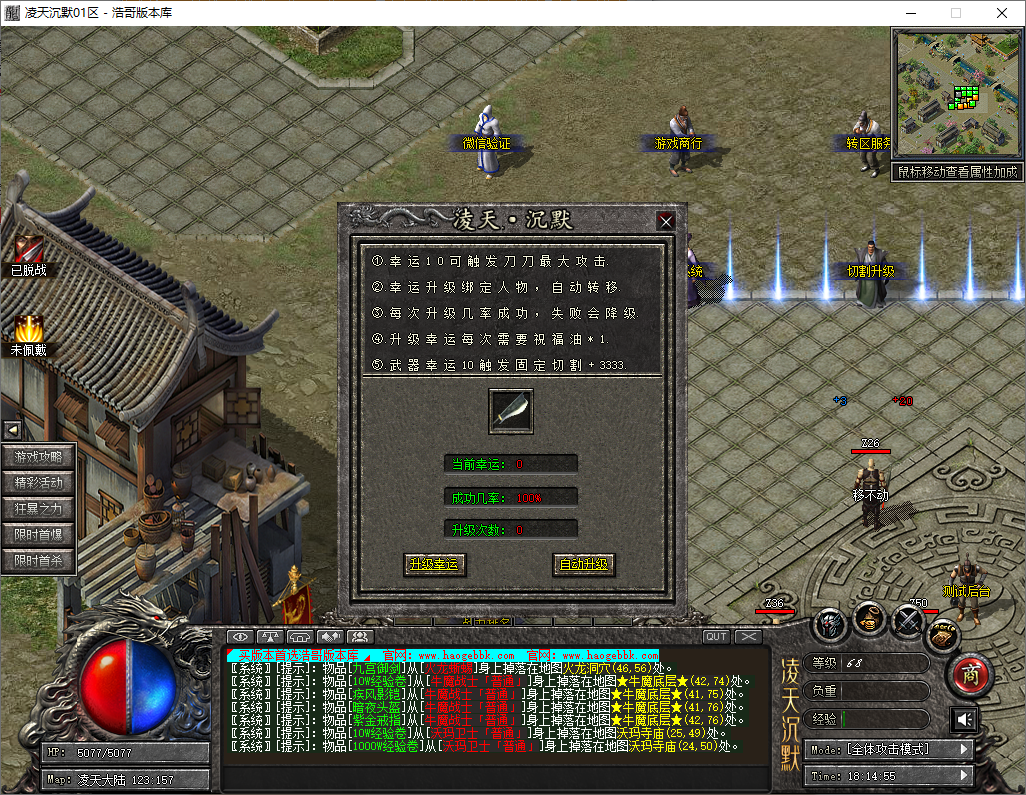
Task: Choose 狂暴之力 from the side menu
Action: point(39,509)
